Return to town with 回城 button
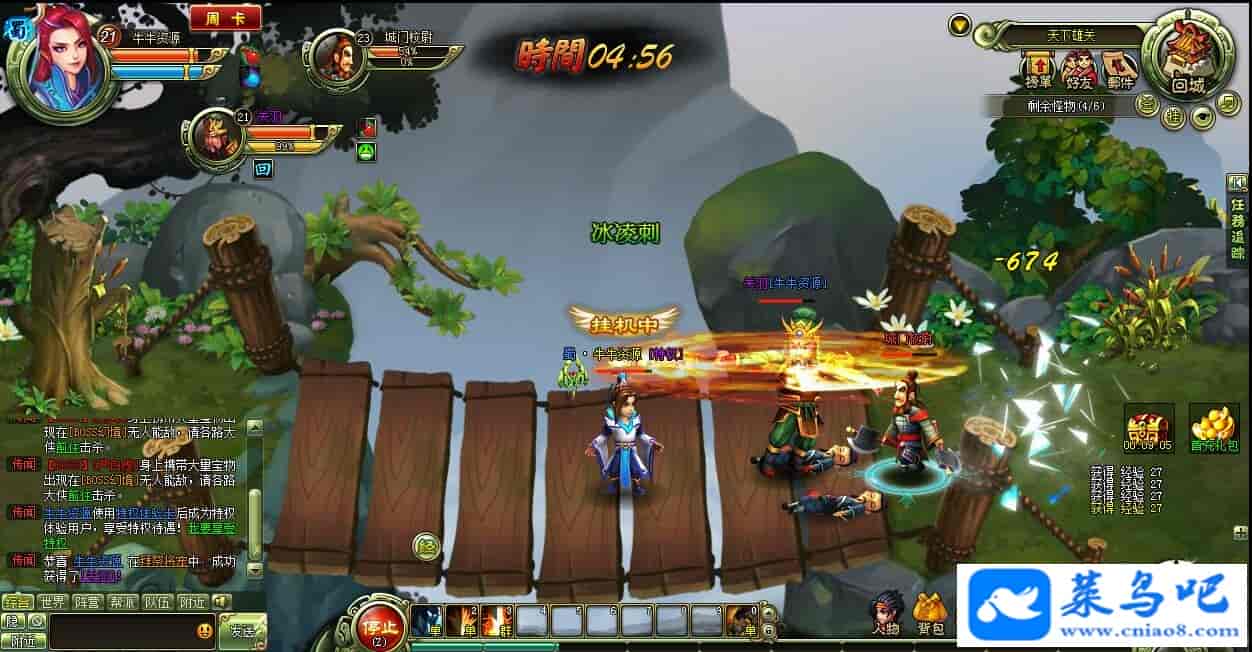 [x=1187, y=57]
